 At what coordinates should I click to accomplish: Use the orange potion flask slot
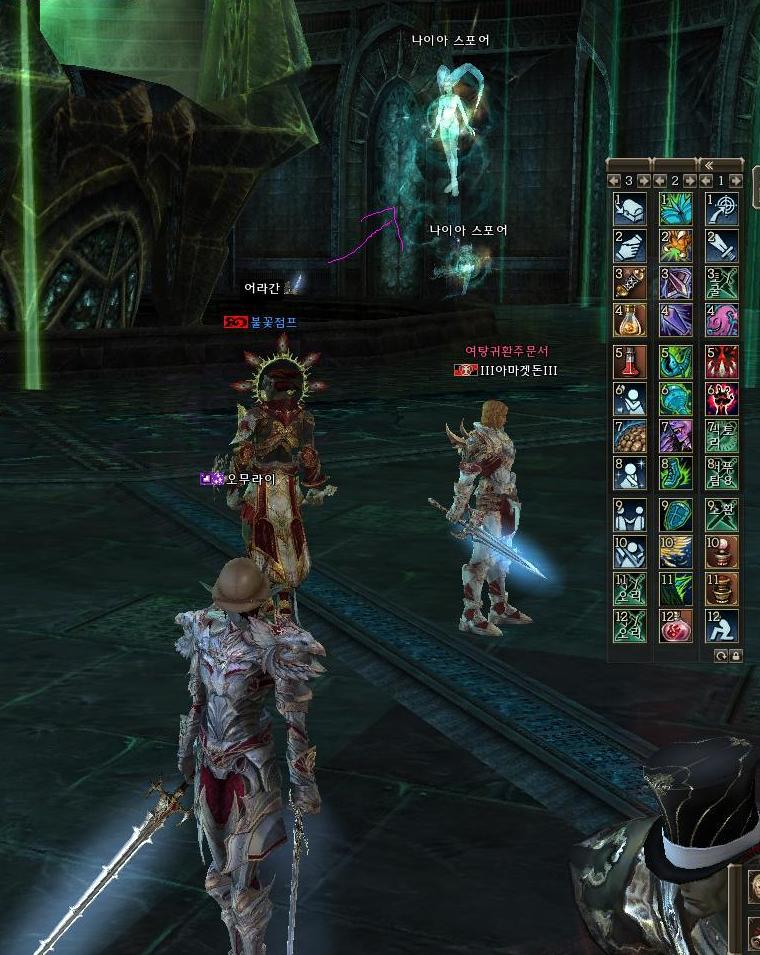[630, 320]
